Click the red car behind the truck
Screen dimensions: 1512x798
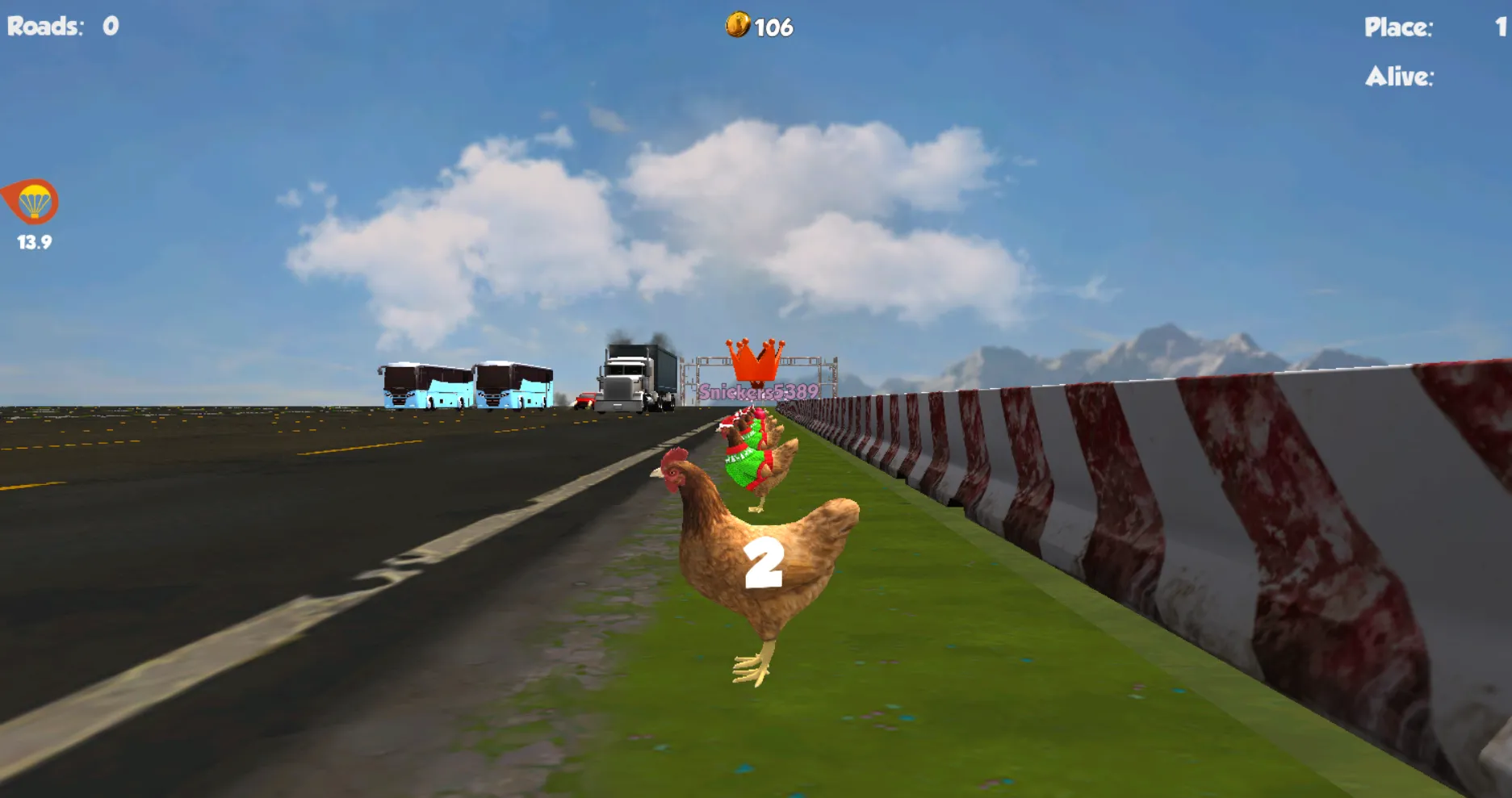584,400
